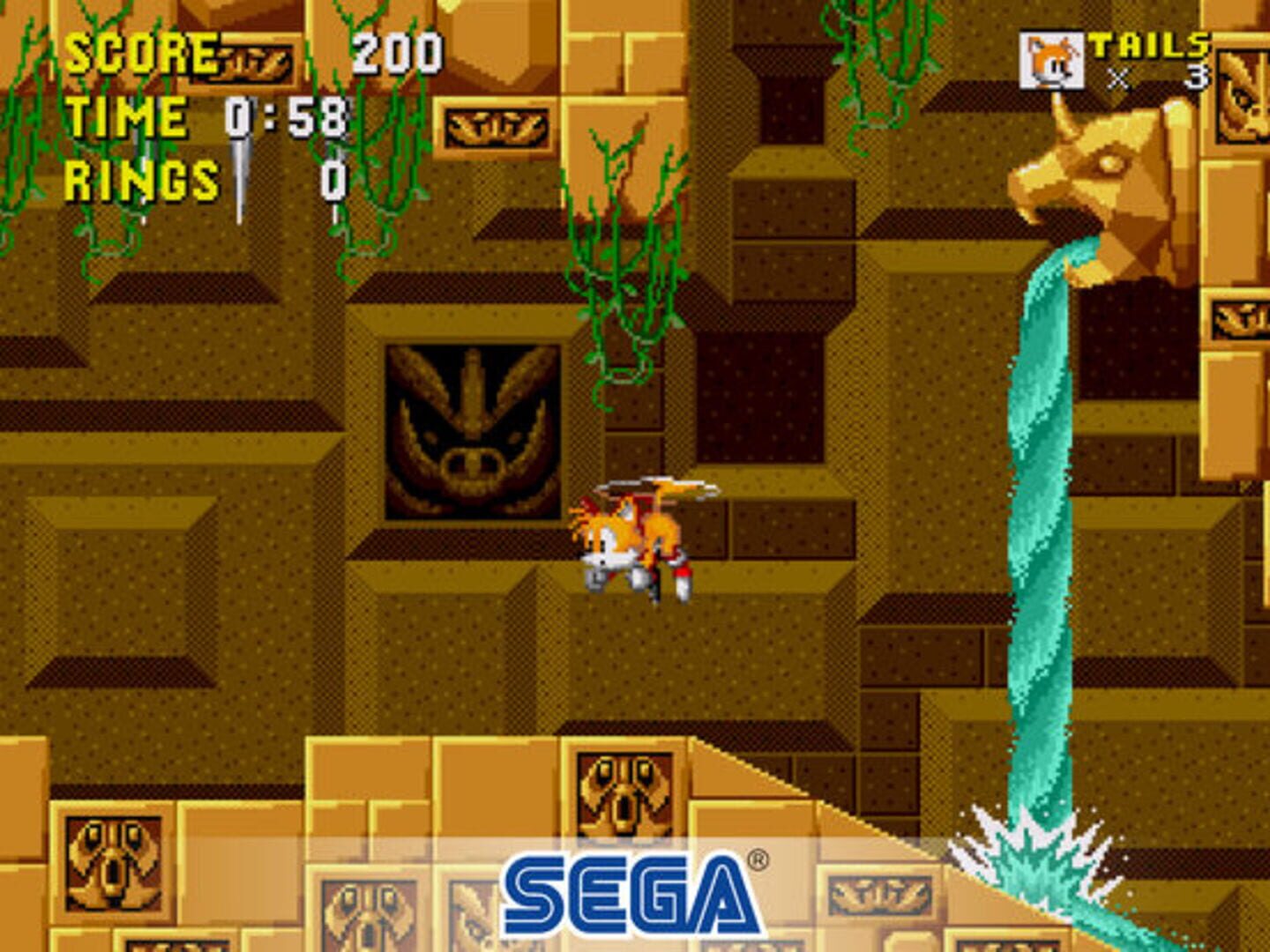Viewport: 1270px width, 952px height.
Task: Click the water splash at the waterfall base
Action: pos(1036,851)
